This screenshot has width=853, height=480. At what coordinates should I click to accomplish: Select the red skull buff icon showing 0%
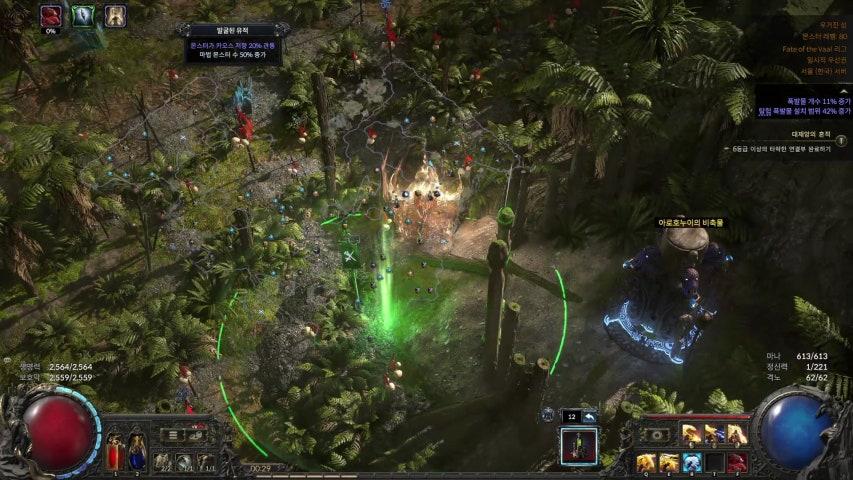(51, 15)
